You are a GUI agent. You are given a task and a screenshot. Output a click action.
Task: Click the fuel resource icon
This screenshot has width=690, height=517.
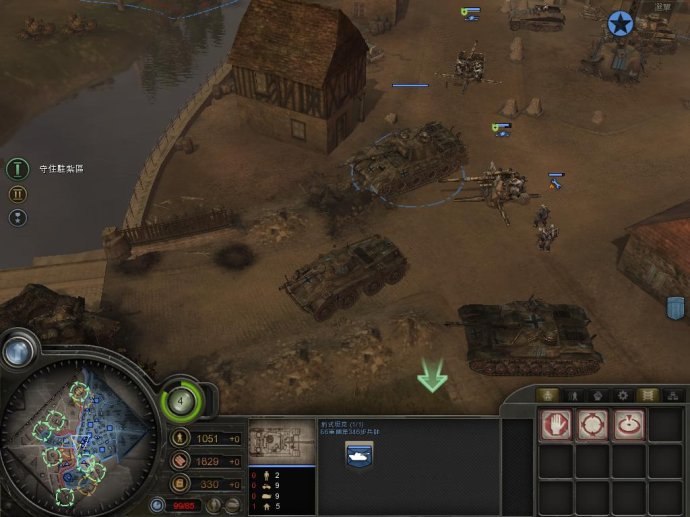(180, 484)
